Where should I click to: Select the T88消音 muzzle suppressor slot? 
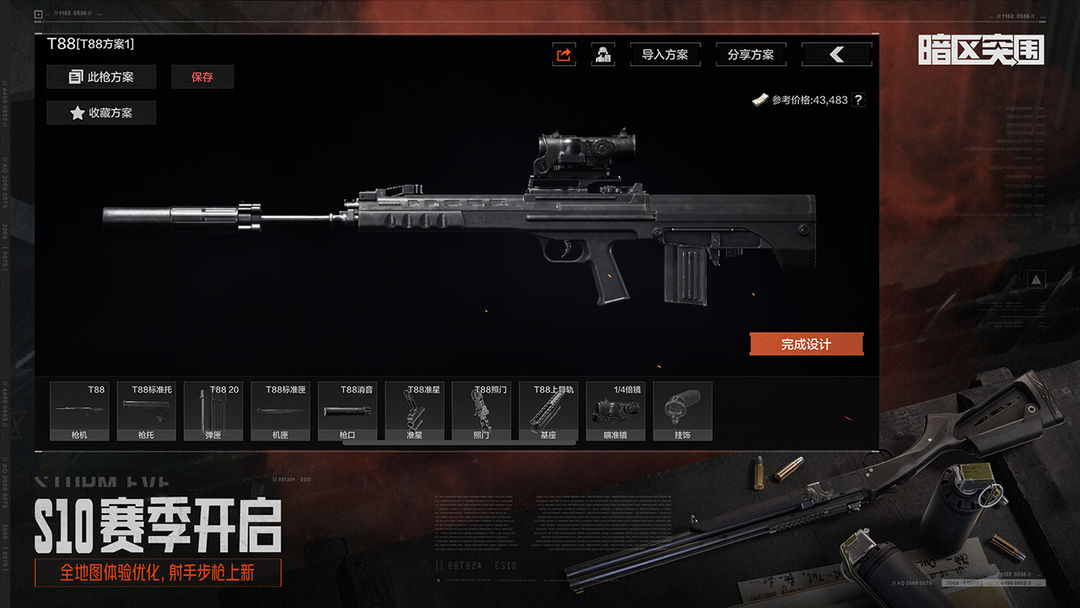tap(347, 411)
